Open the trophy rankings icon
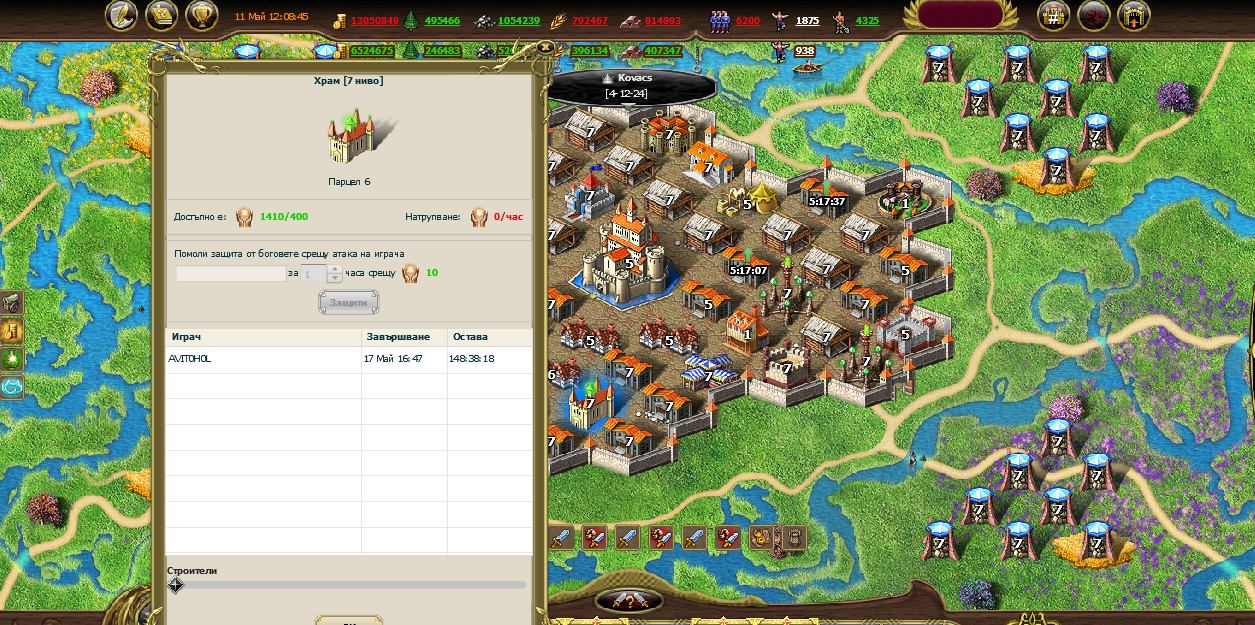Image resolution: width=1255 pixels, height=625 pixels. point(202,15)
